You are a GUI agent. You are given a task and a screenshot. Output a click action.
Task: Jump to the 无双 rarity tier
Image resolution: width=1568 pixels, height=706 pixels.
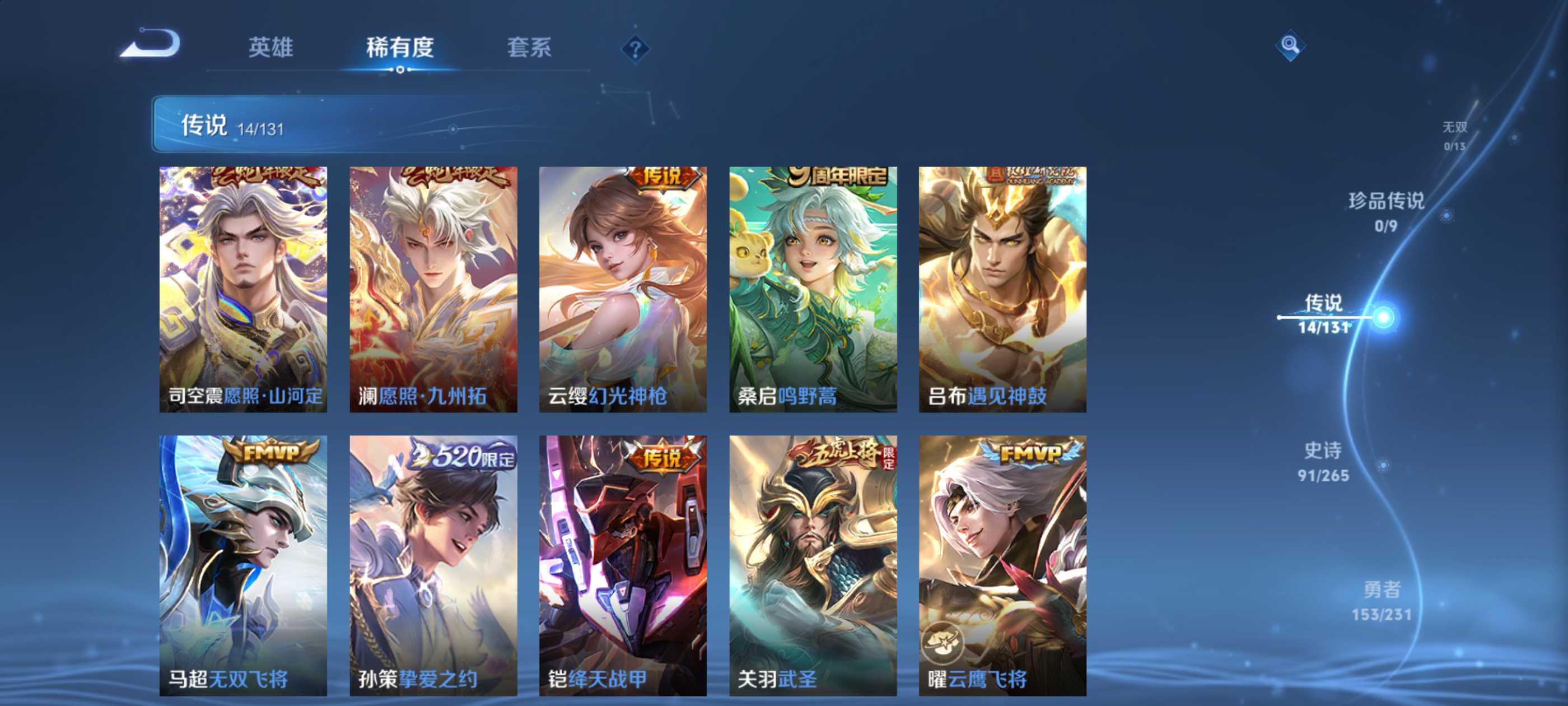pos(1454,134)
